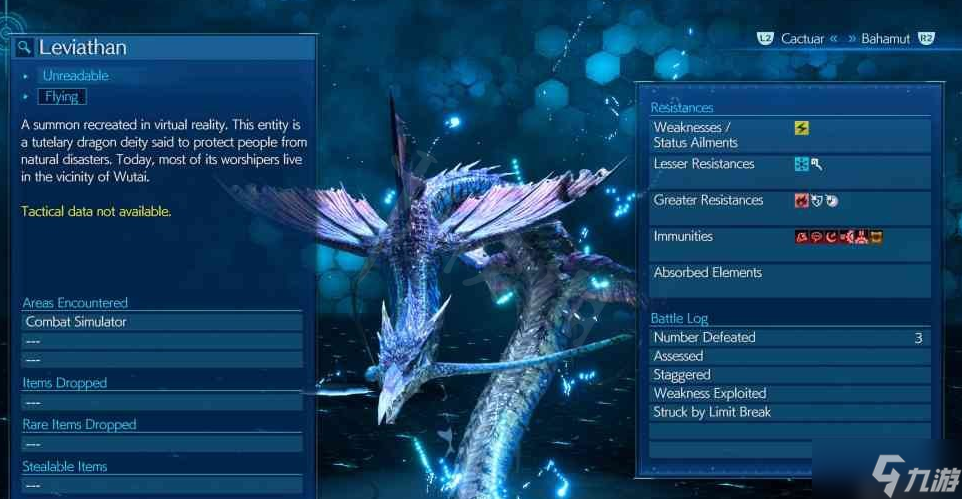Select the Combat Simulator area row
This screenshot has width=962, height=499.
click(x=161, y=322)
